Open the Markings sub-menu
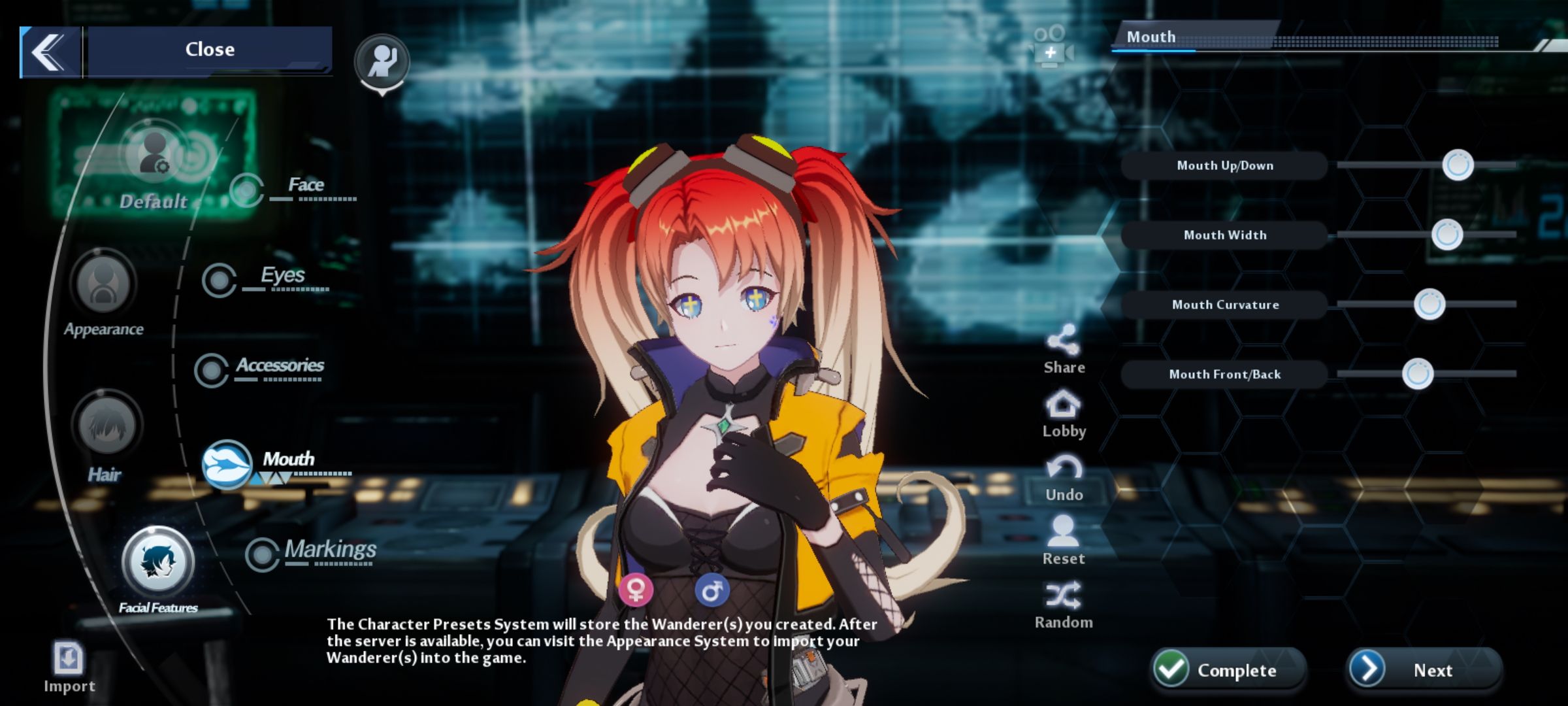1568x706 pixels. [x=263, y=554]
